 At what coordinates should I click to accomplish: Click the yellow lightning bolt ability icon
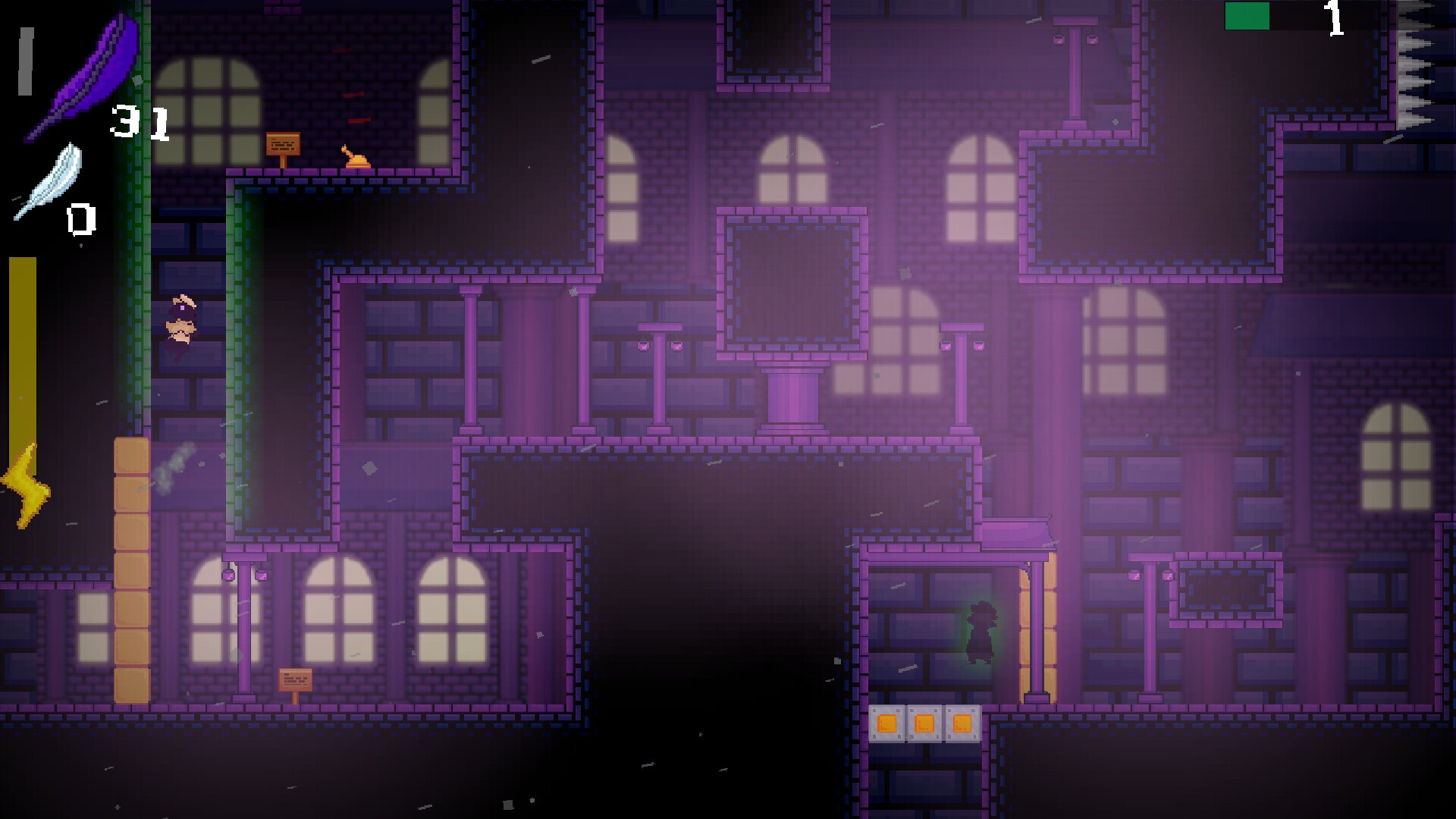tap(27, 482)
